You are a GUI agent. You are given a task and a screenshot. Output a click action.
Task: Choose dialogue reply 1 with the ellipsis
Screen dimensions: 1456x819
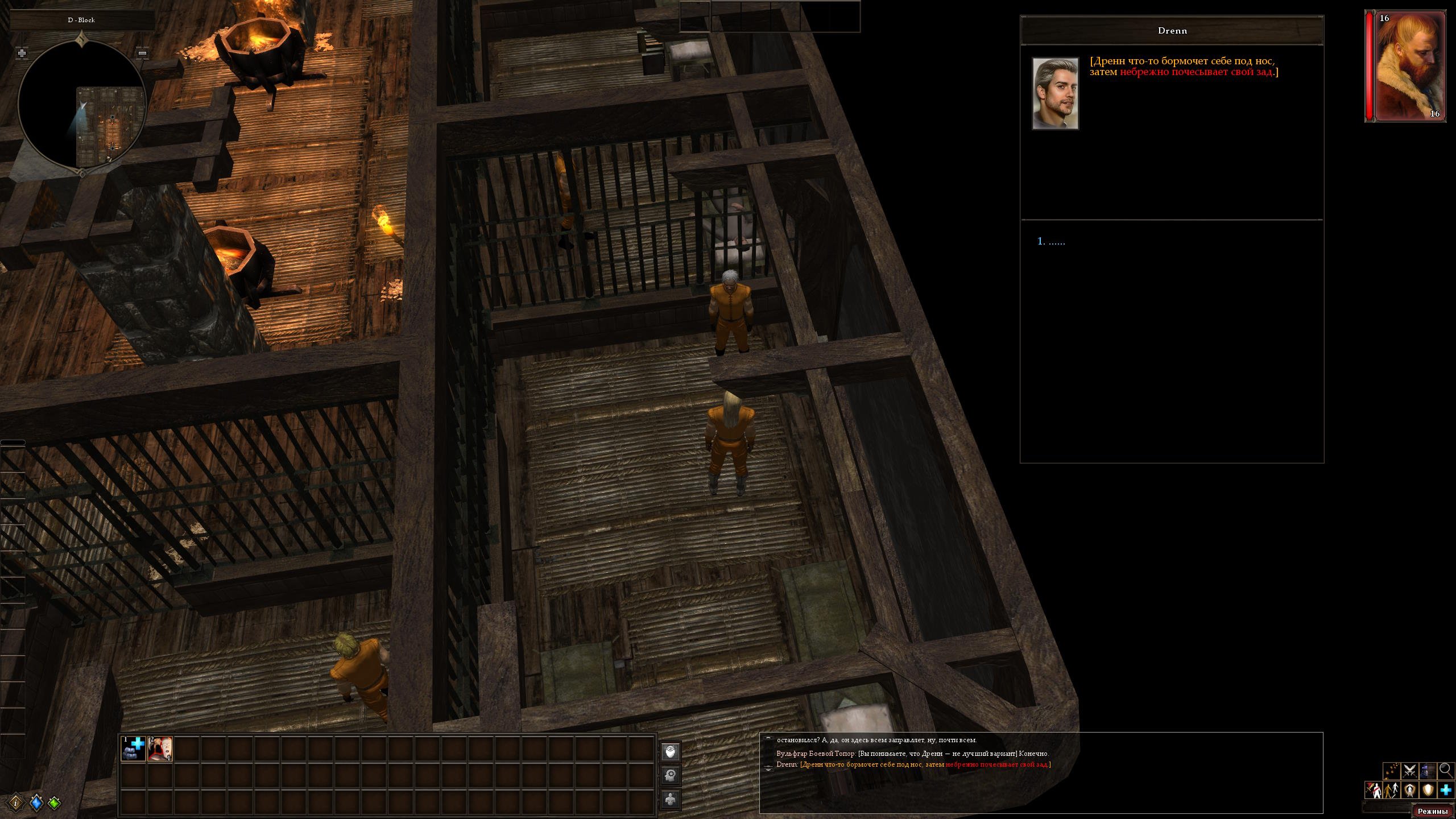tap(1051, 242)
